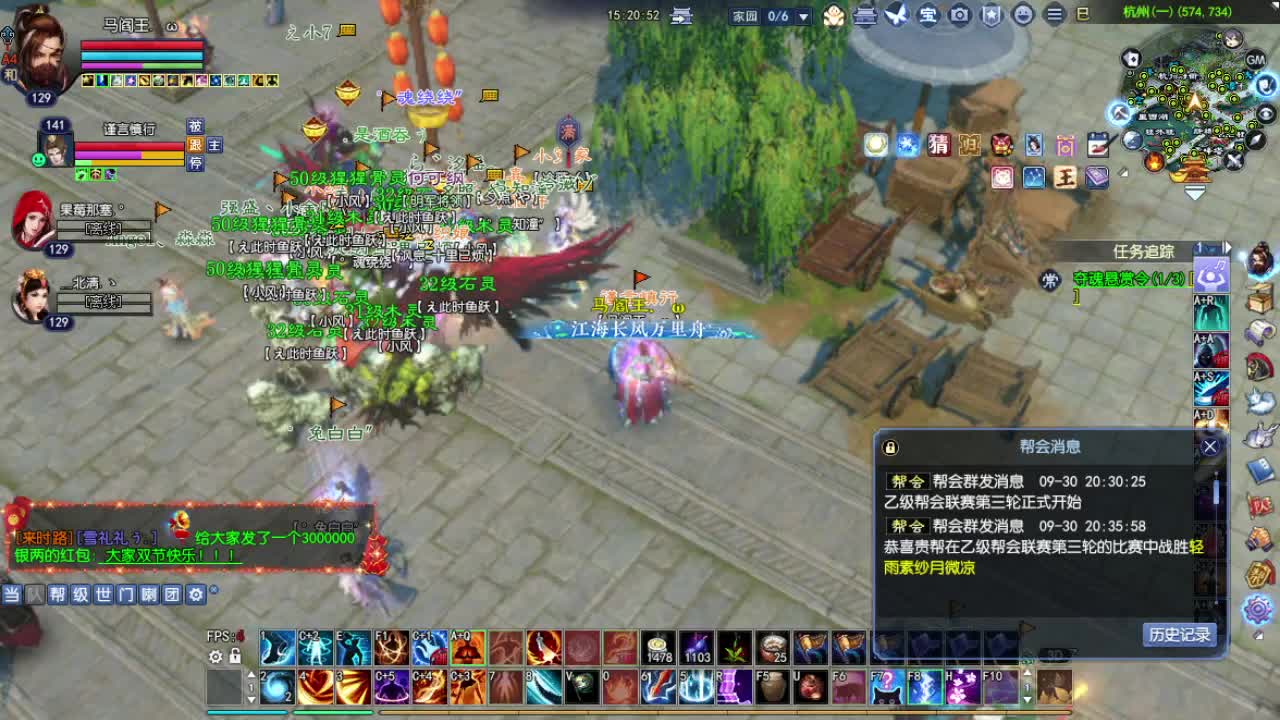Collapse the 任务追踪 quest tracker panel
Image resolution: width=1280 pixels, height=720 pixels.
[1228, 247]
